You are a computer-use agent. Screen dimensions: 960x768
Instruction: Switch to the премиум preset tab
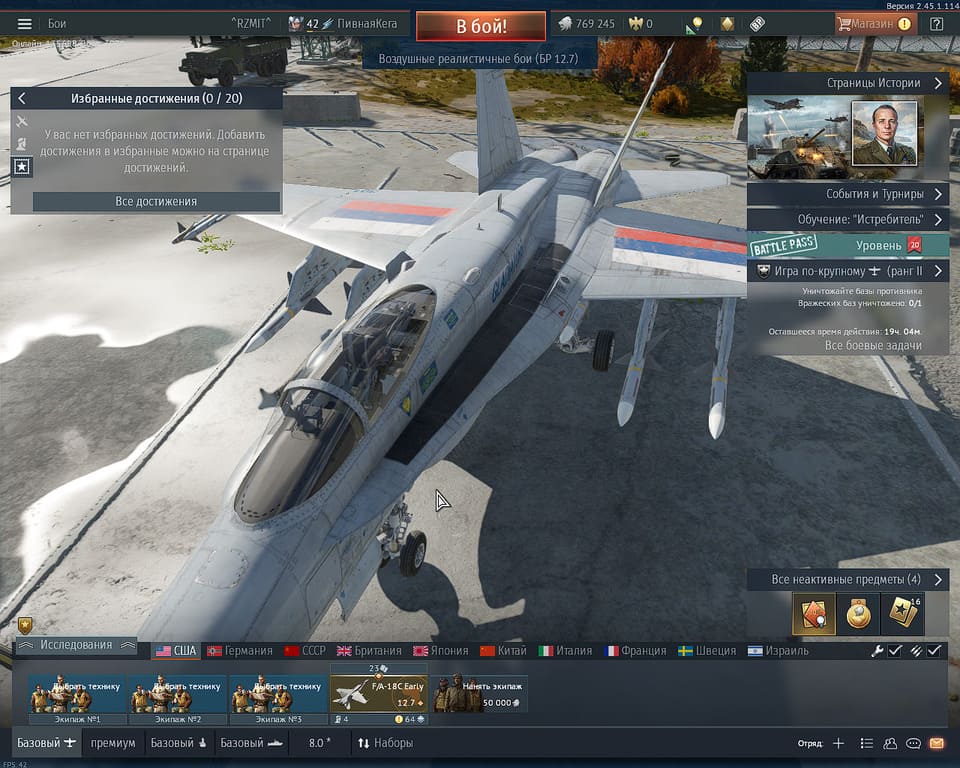click(x=113, y=743)
